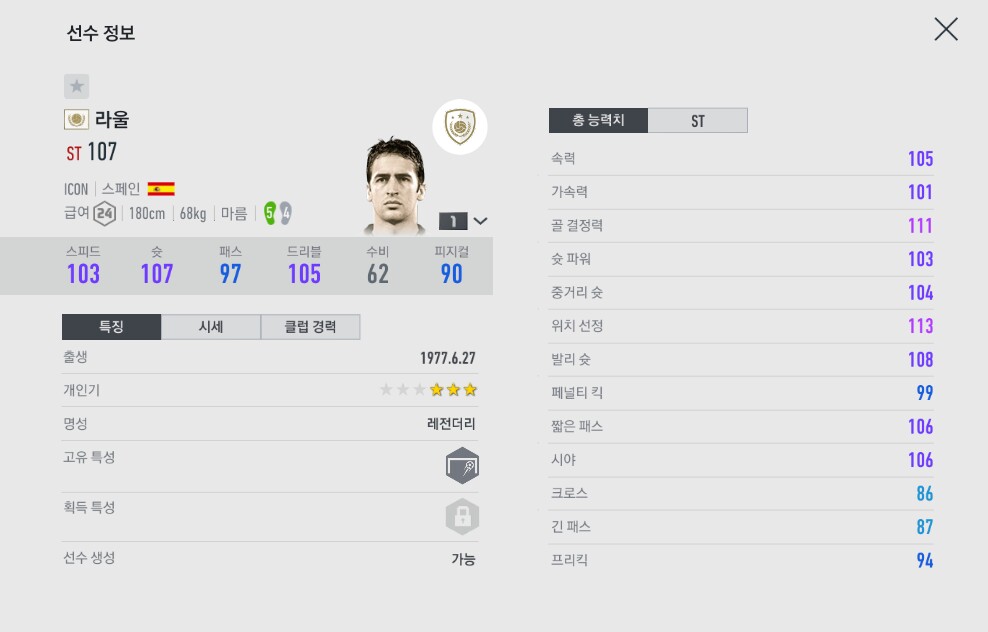988x632 pixels.
Task: Switch to the 특징 tab
Action: (x=111, y=327)
